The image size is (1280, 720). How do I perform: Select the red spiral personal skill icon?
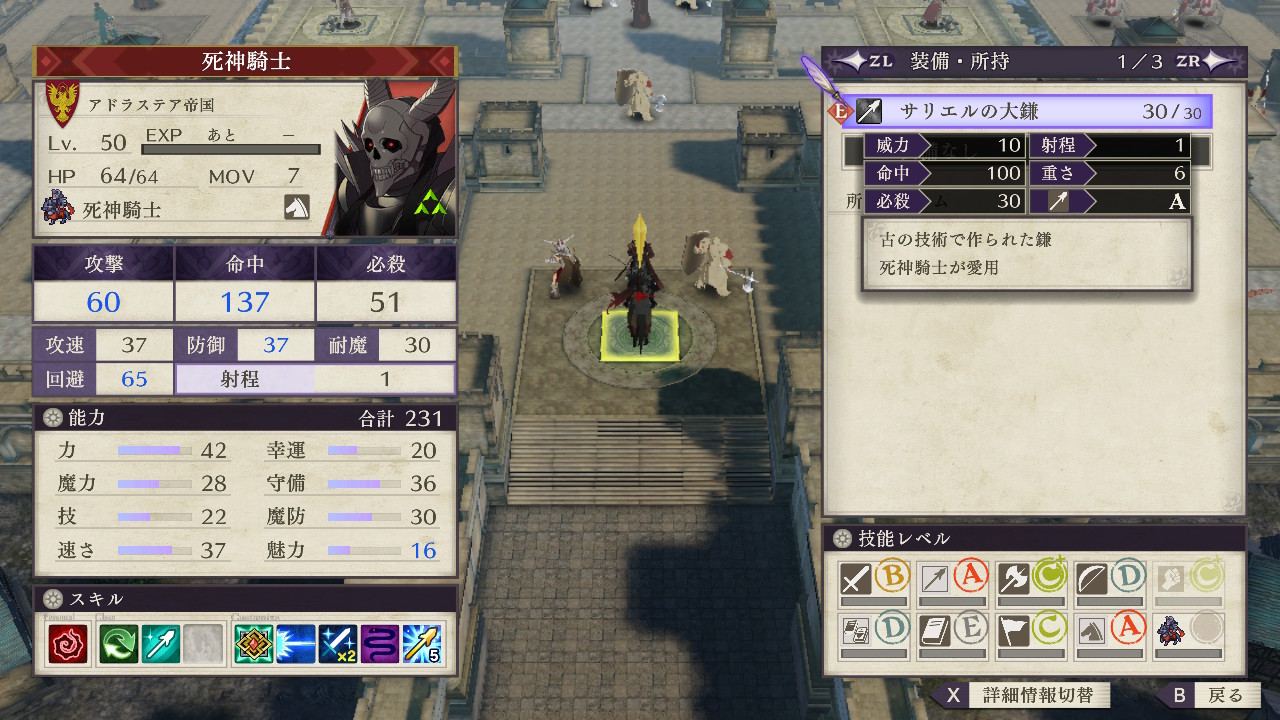68,644
